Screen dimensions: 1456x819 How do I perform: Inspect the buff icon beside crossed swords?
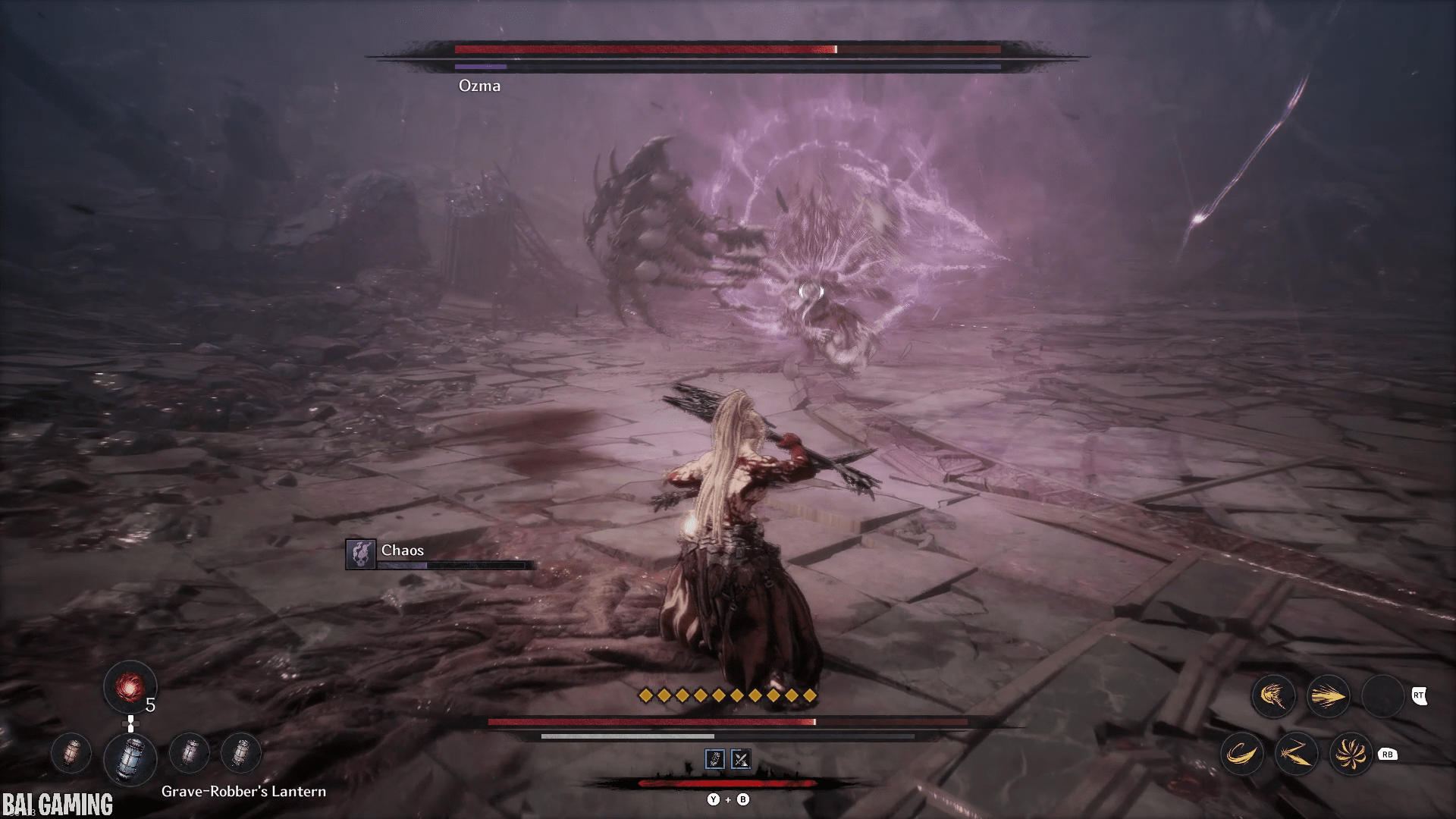[x=715, y=759]
